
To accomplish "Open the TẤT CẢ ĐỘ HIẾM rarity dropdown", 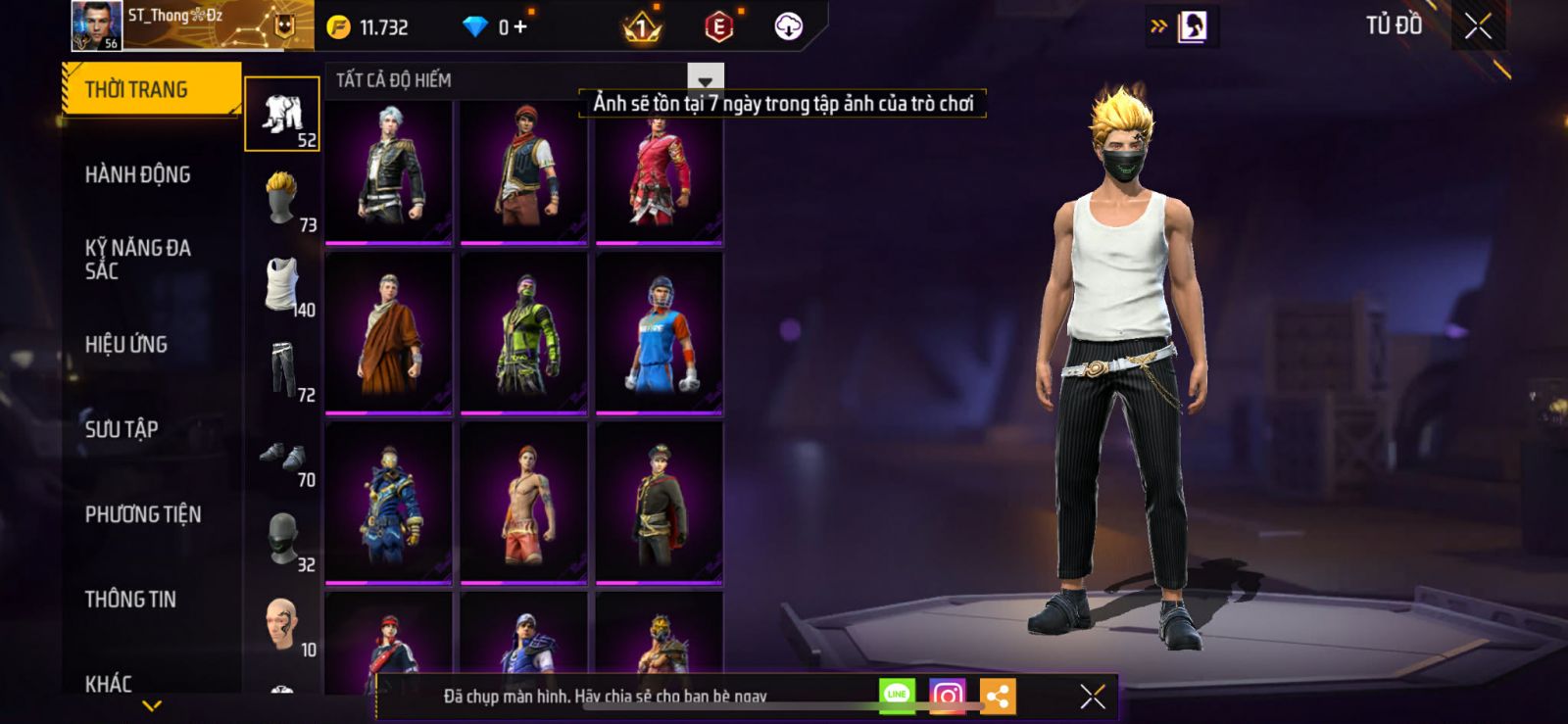I will [x=705, y=80].
